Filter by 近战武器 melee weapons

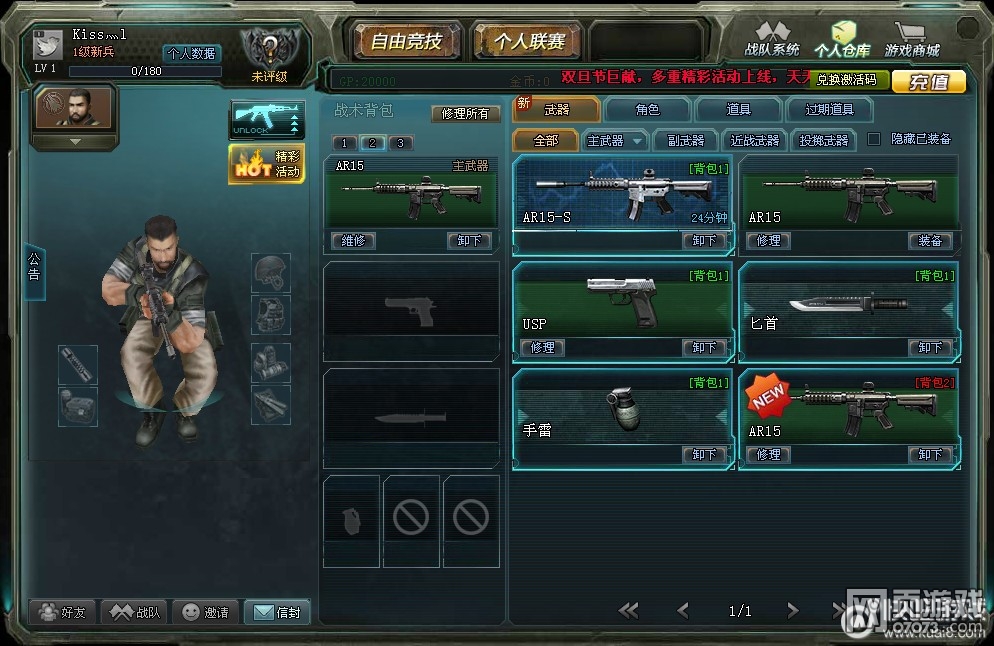(755, 141)
